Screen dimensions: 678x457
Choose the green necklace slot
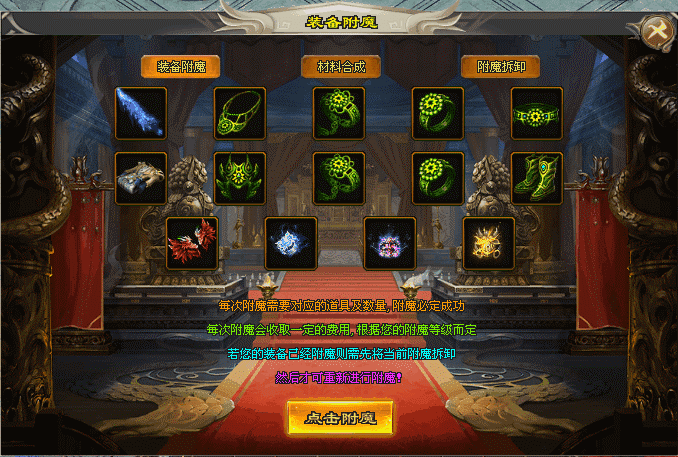point(240,113)
